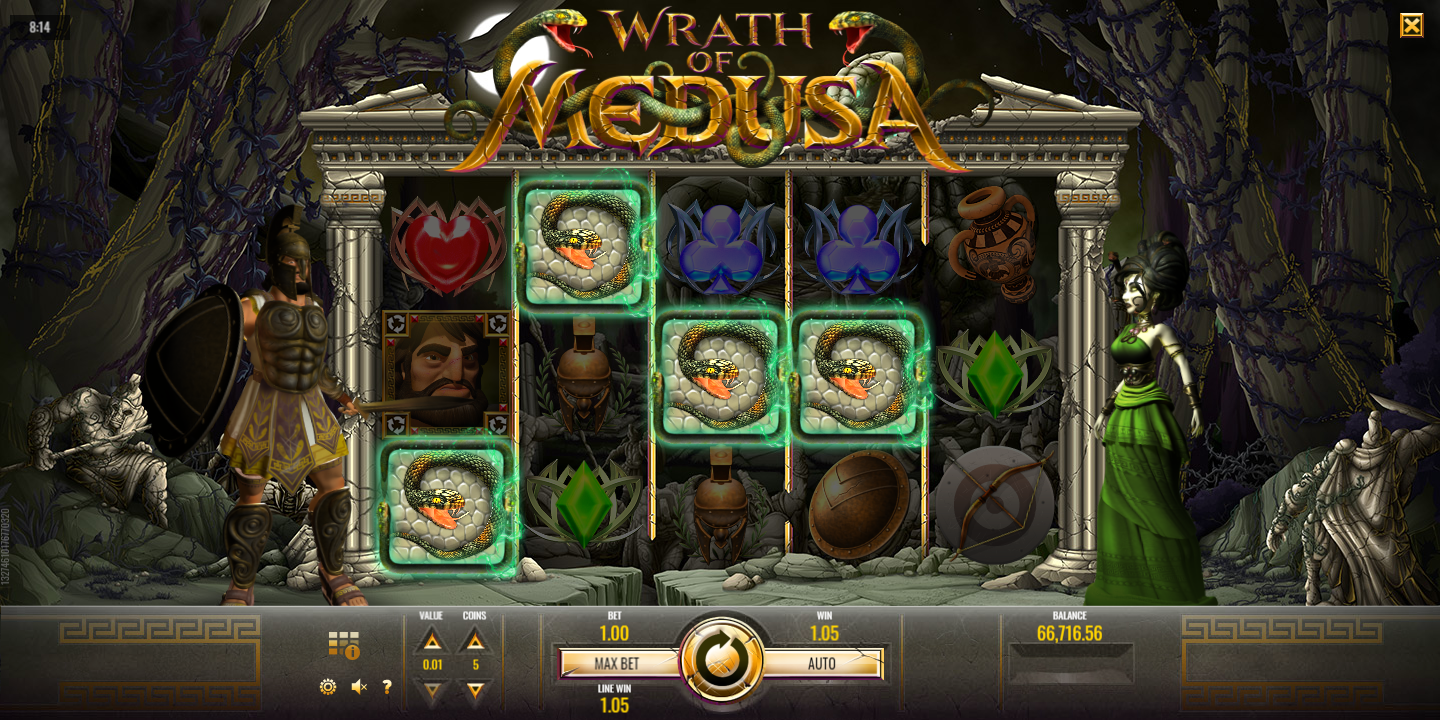Click the MAX BET button
The width and height of the screenshot is (1440, 720).
(617, 663)
